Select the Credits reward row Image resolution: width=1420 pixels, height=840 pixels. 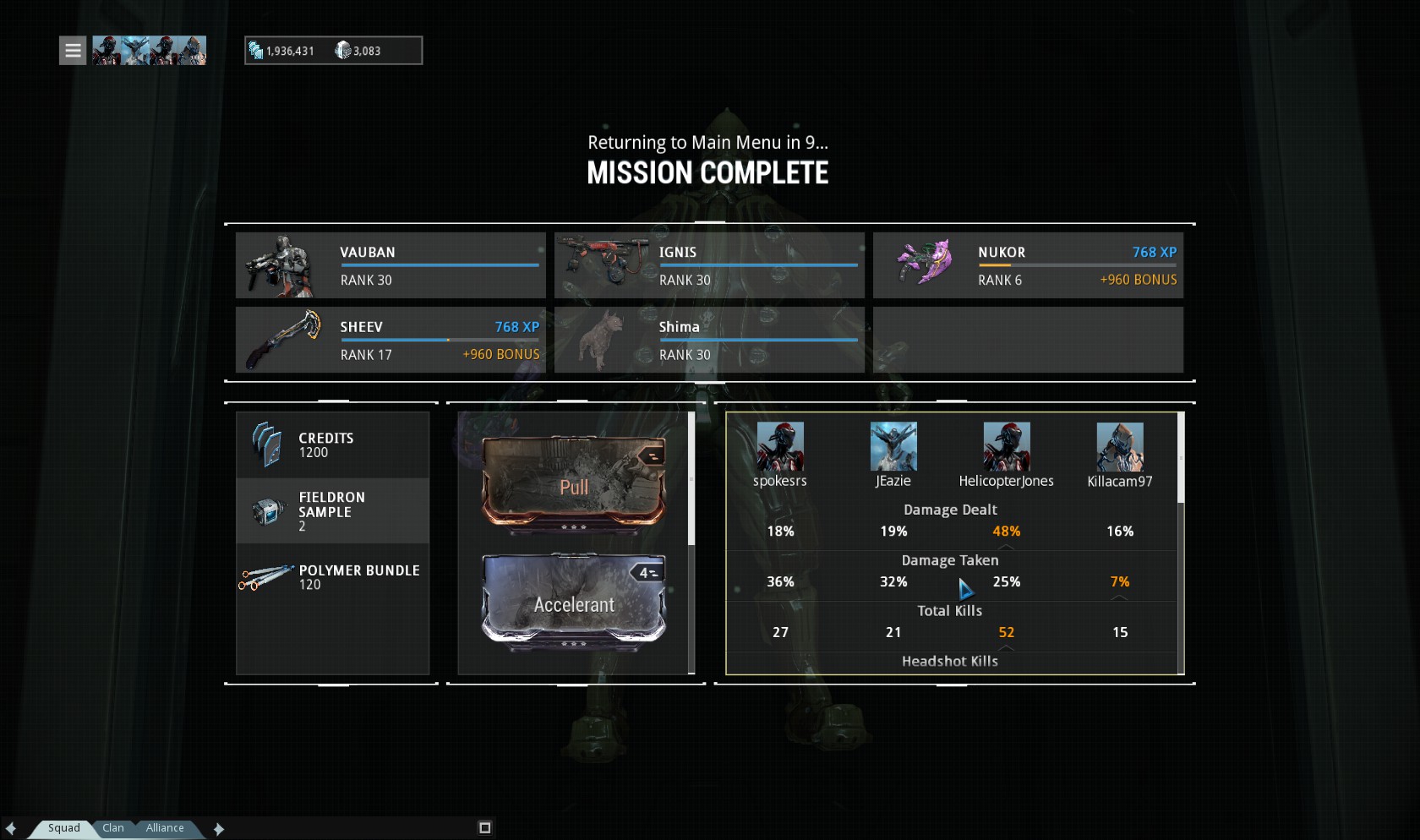pos(333,445)
